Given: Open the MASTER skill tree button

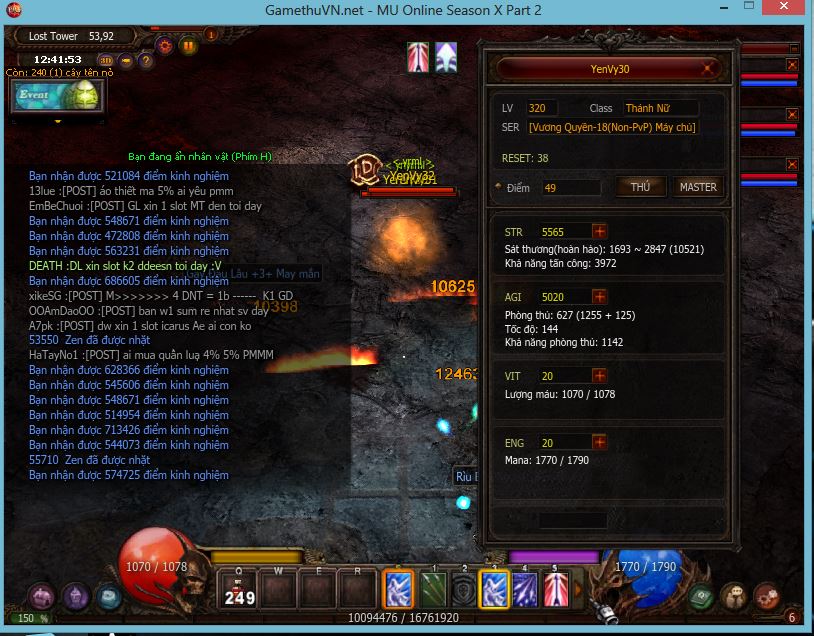Looking at the screenshot, I should (697, 187).
